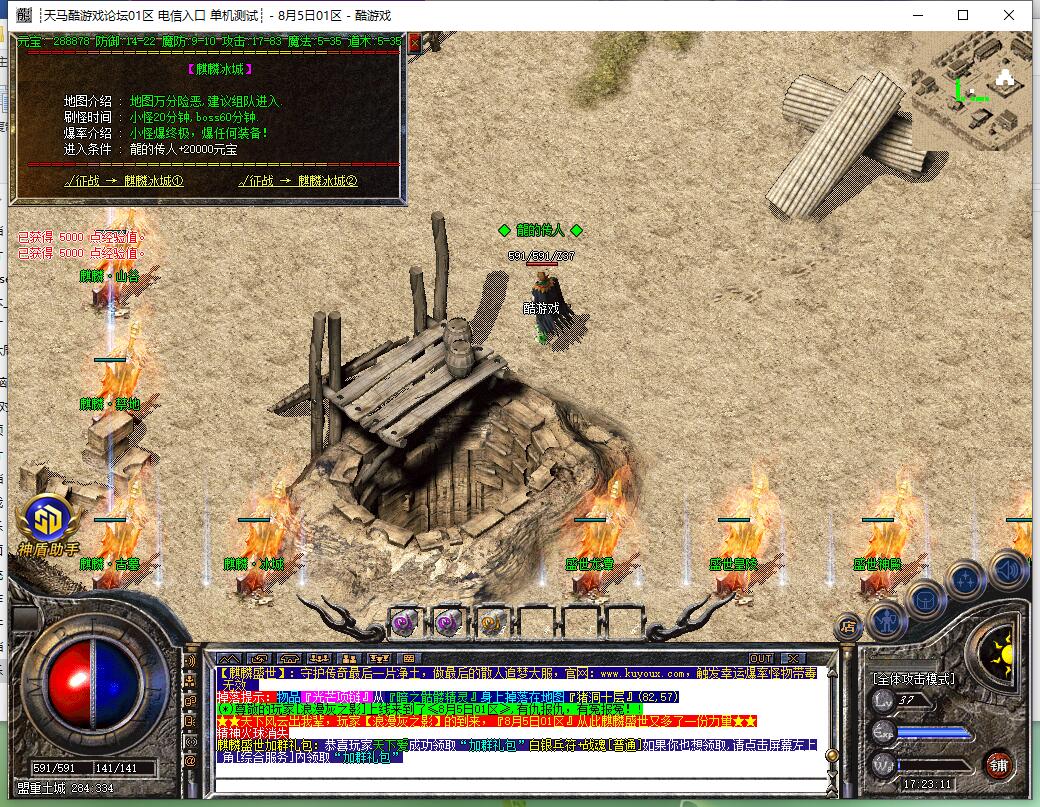Open the skills sparkle button
This screenshot has height=807, width=1040.
[965, 579]
